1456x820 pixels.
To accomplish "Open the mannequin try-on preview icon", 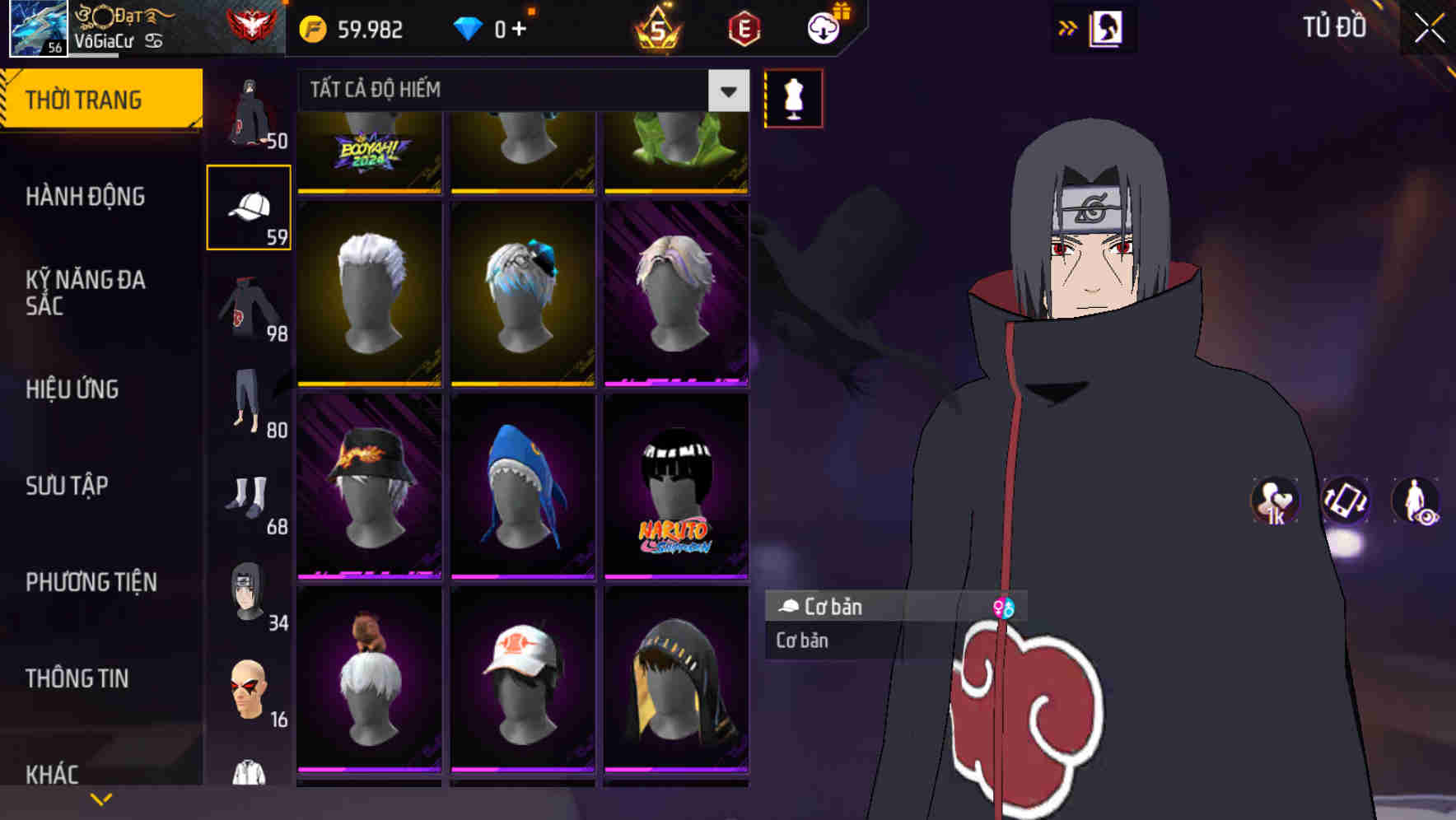I will 793,97.
